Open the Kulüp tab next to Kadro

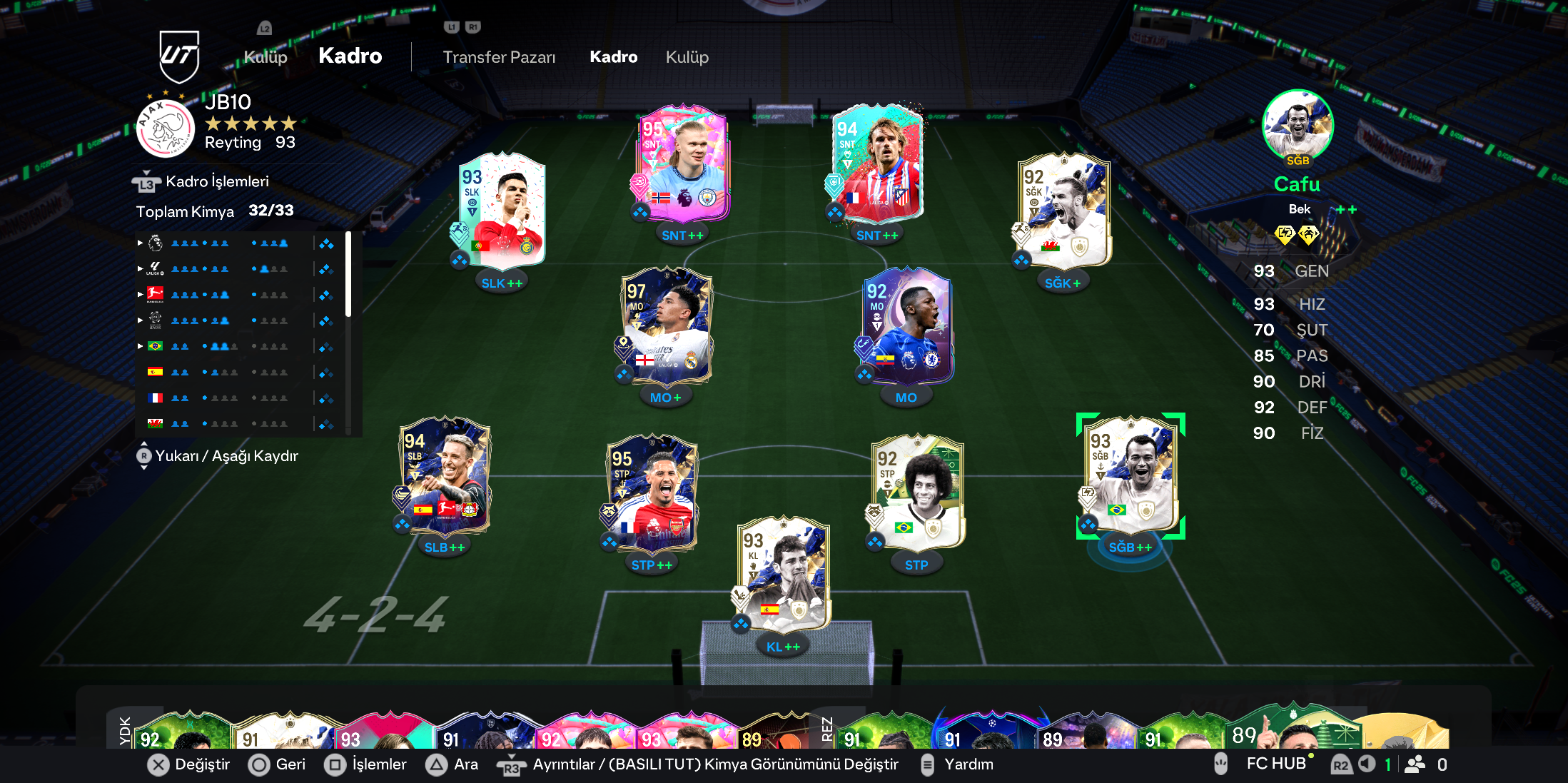coord(687,57)
